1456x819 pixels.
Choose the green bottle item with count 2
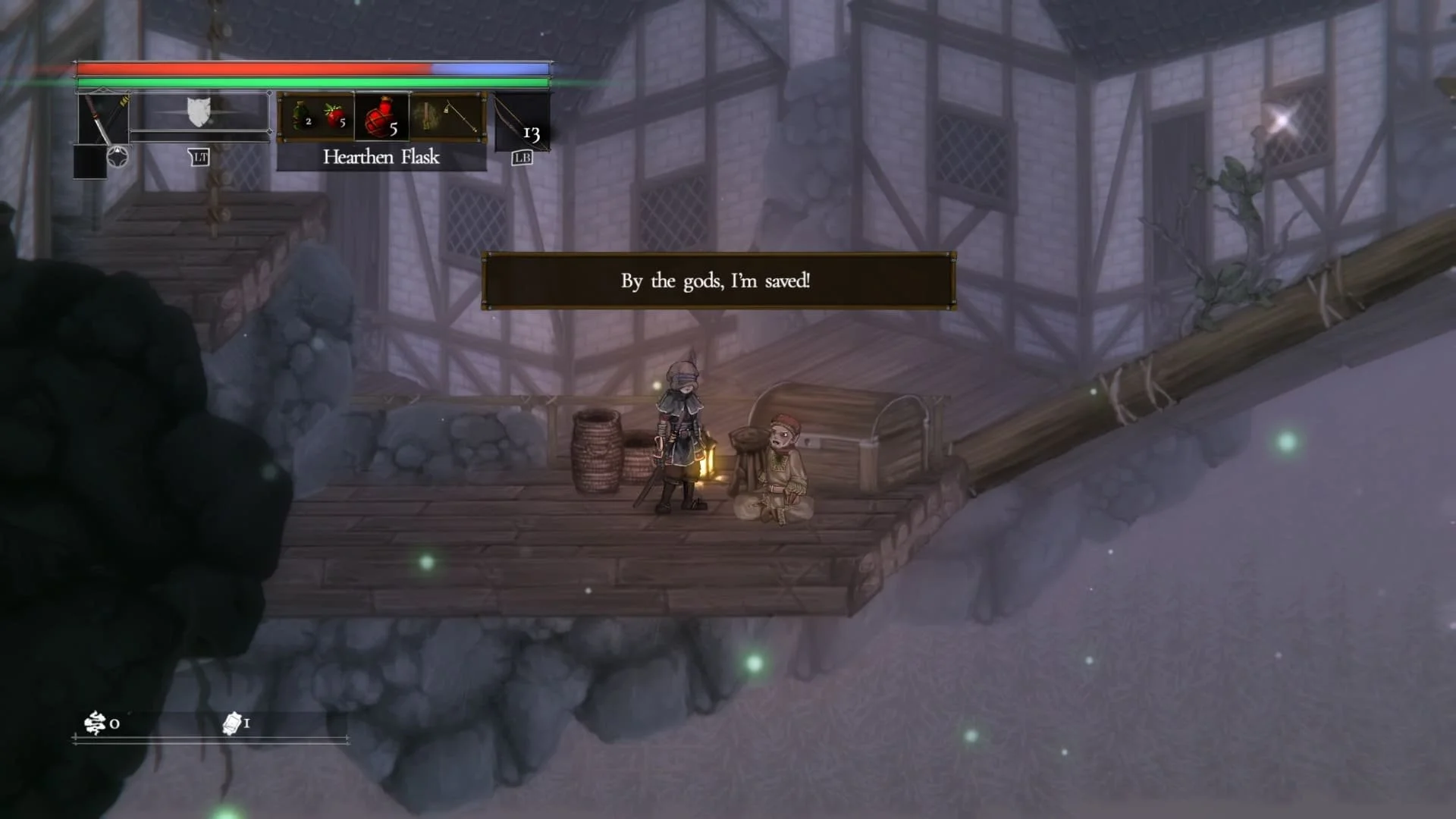(x=301, y=117)
